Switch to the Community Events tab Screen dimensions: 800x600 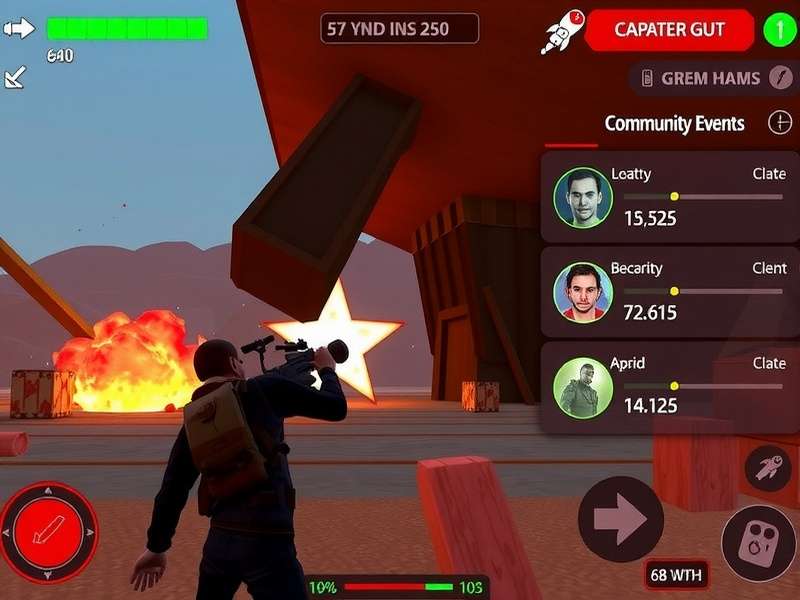click(674, 124)
